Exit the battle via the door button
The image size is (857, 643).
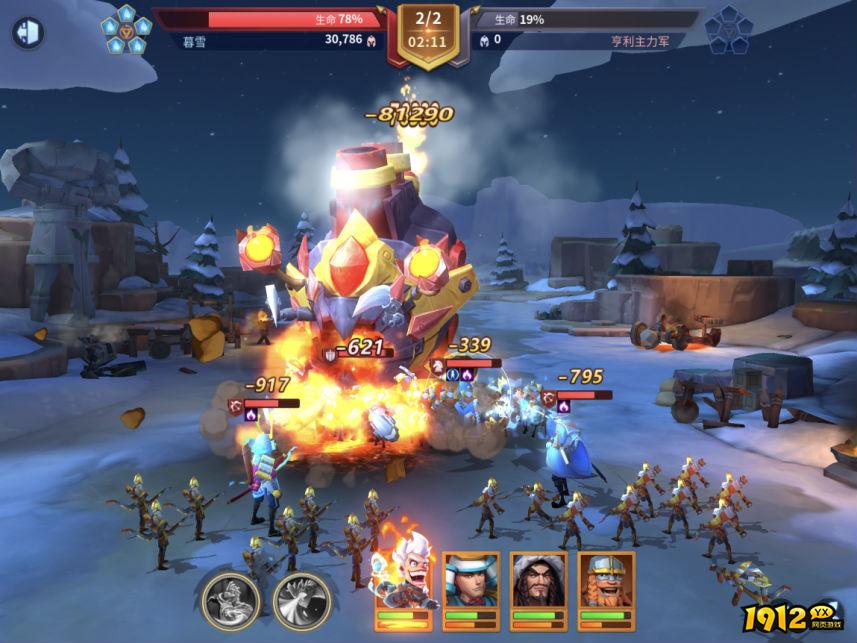[x=28, y=33]
